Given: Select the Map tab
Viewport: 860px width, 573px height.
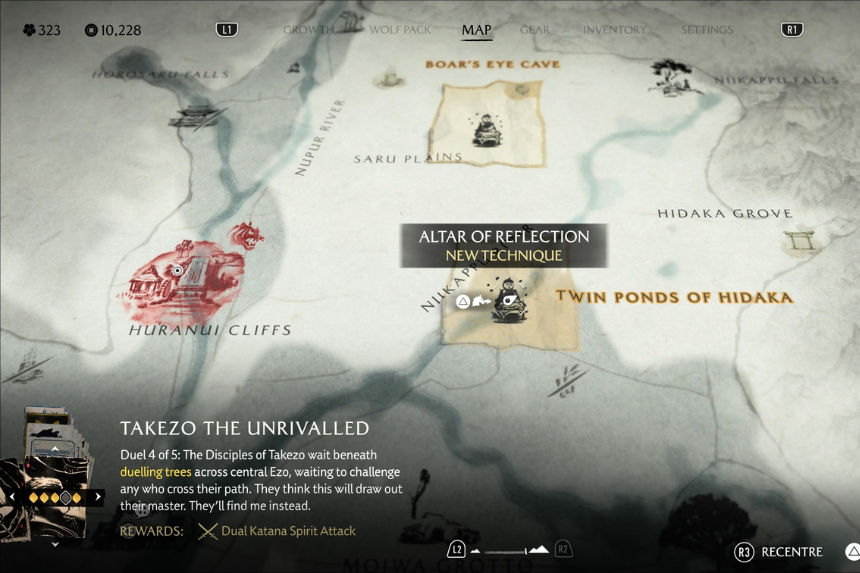Looking at the screenshot, I should click(476, 30).
